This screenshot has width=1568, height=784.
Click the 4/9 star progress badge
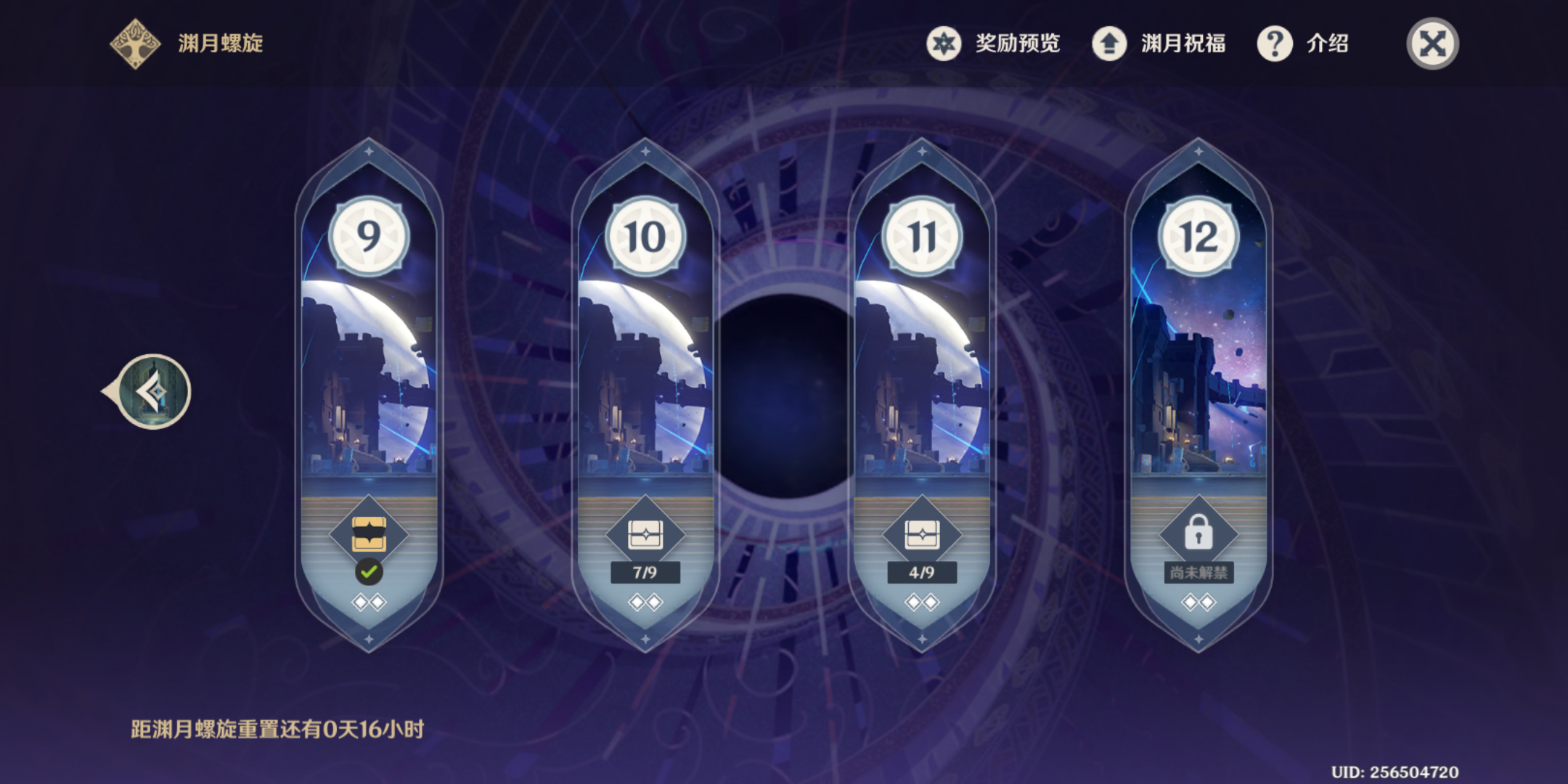pyautogui.click(x=922, y=573)
